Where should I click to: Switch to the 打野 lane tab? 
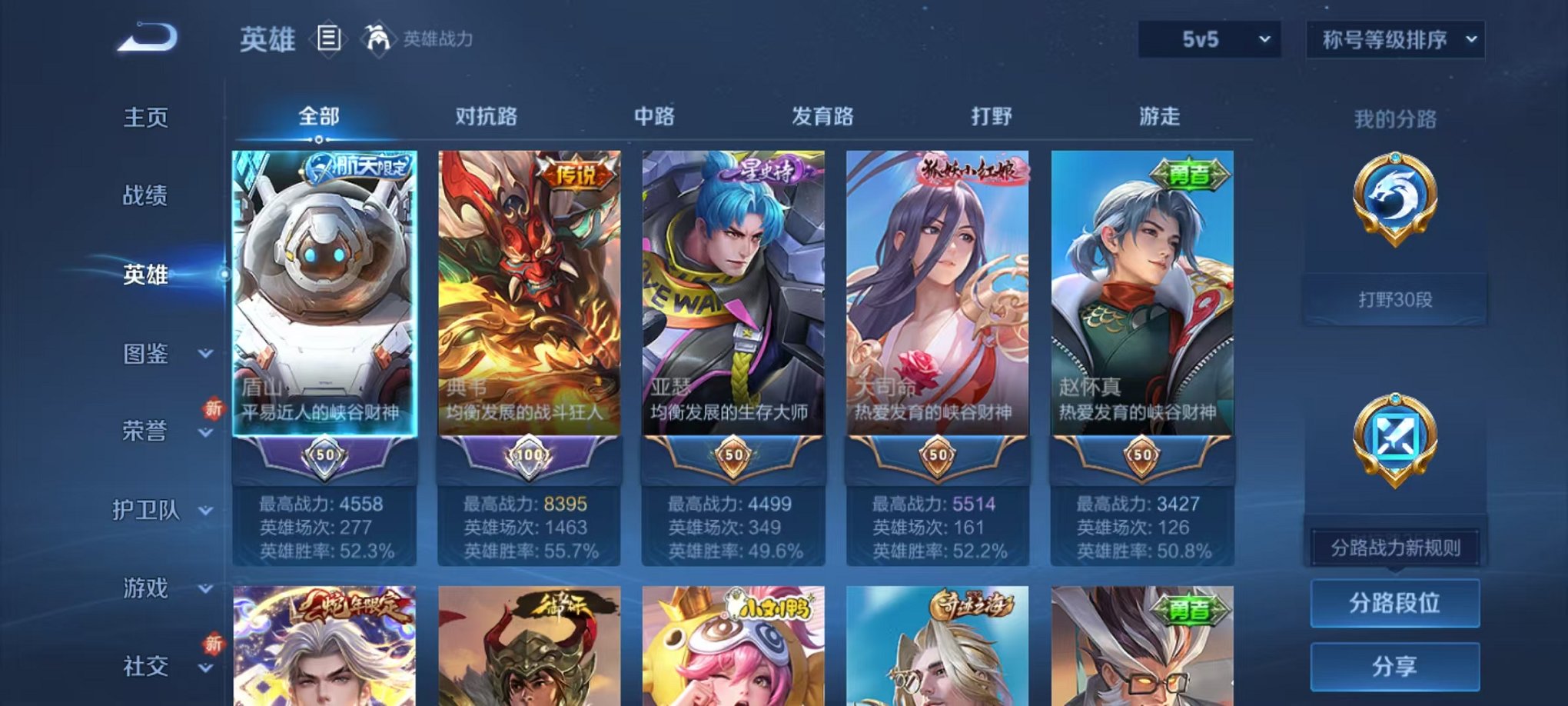990,115
